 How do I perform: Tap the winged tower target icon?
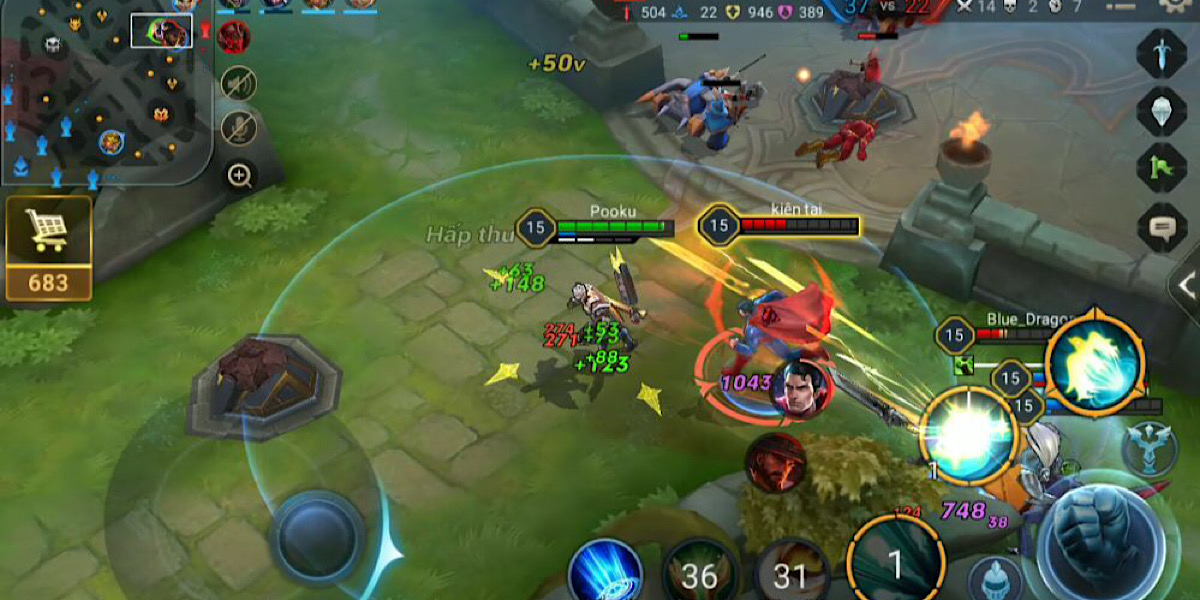[1150, 449]
